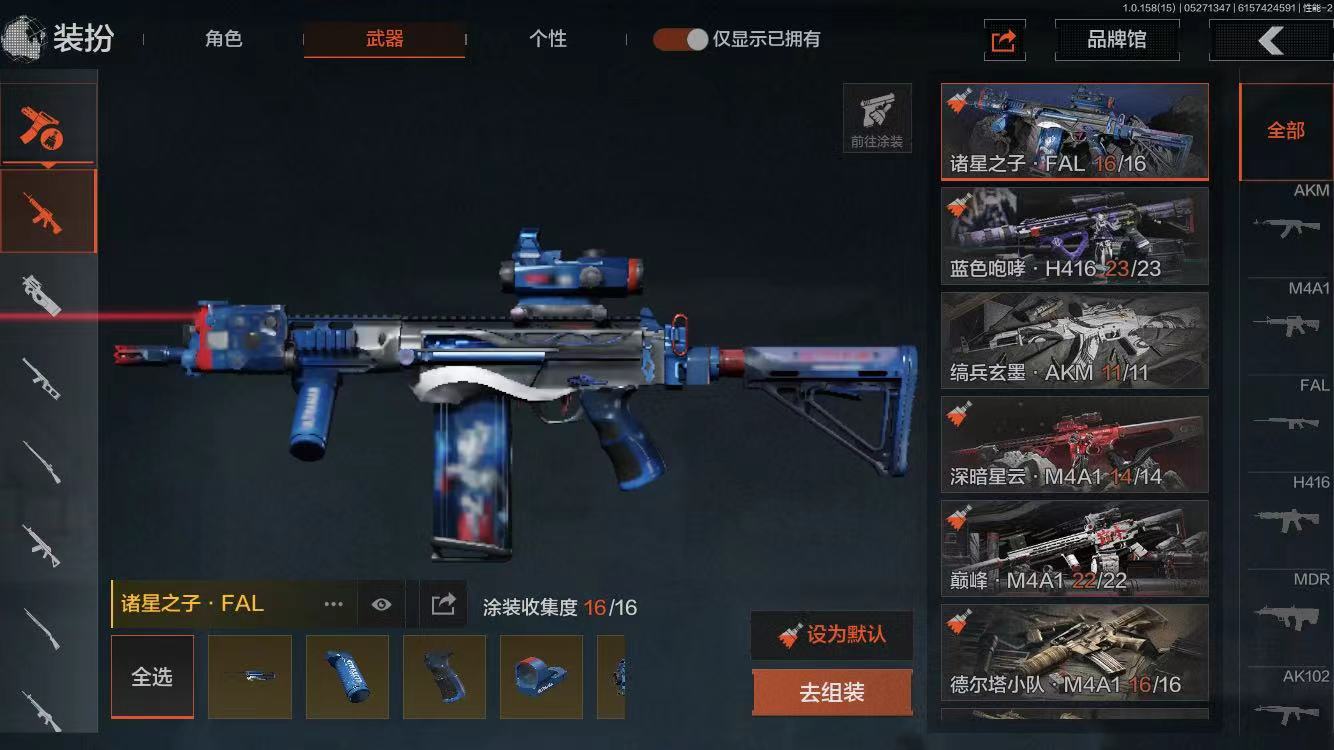Click the 前往涂装 paint button
The image size is (1334, 750).
click(x=877, y=119)
